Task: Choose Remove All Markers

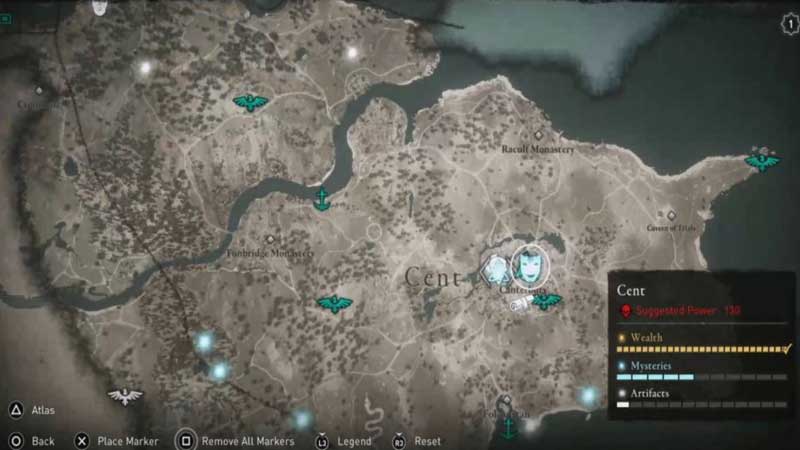Action: point(186,440)
